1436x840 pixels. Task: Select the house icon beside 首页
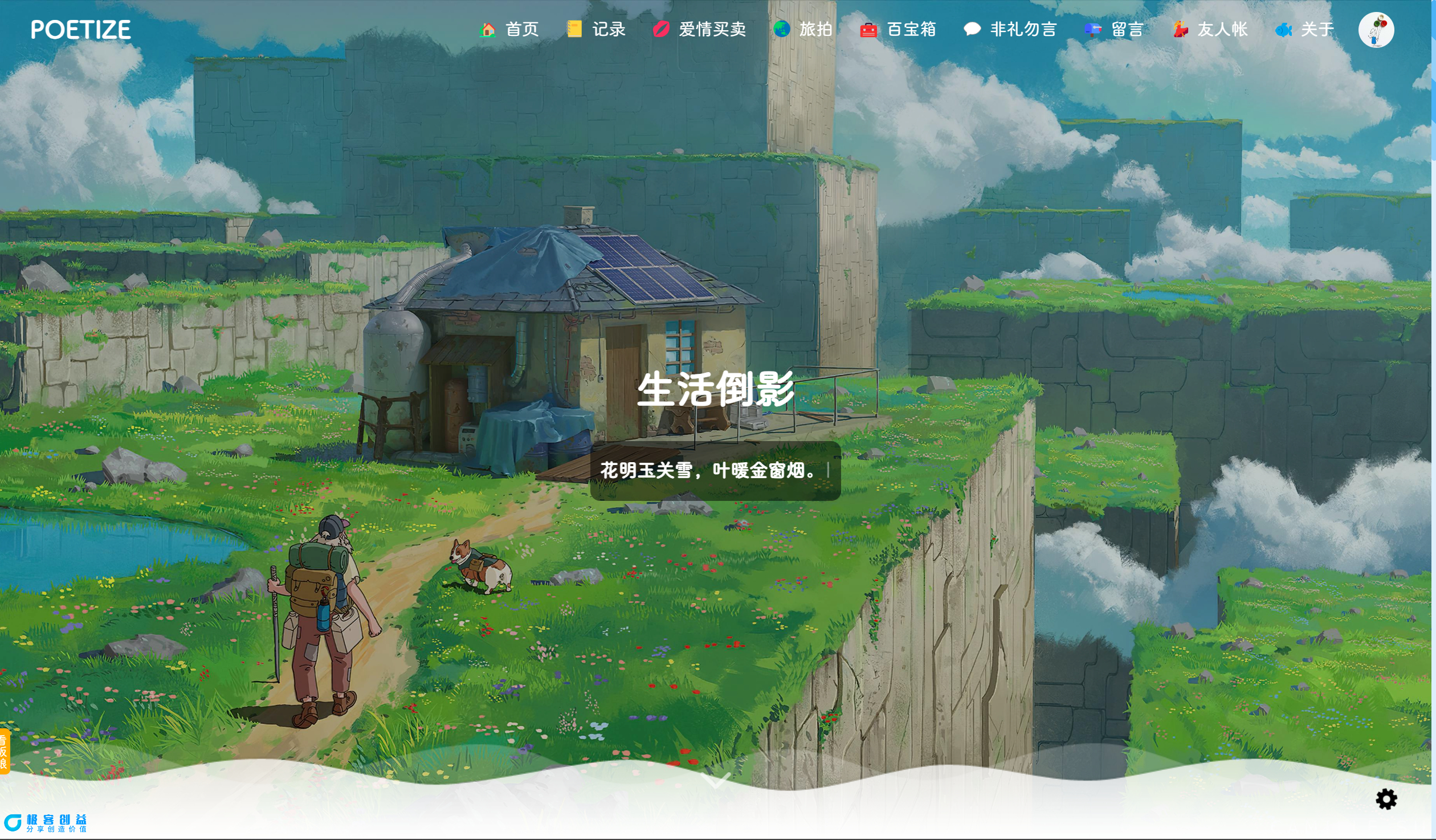(487, 30)
